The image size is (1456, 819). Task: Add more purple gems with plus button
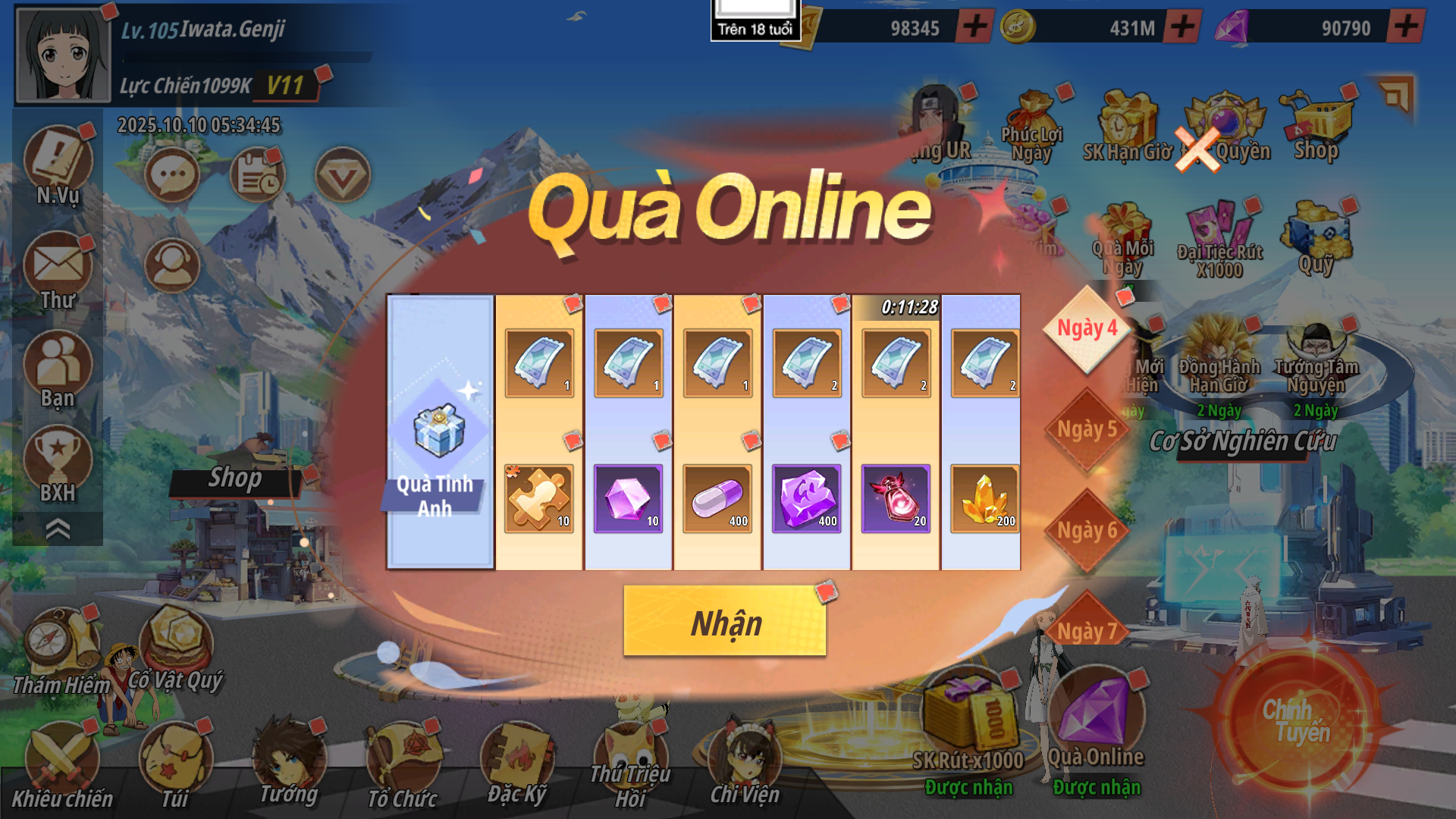point(1405,27)
